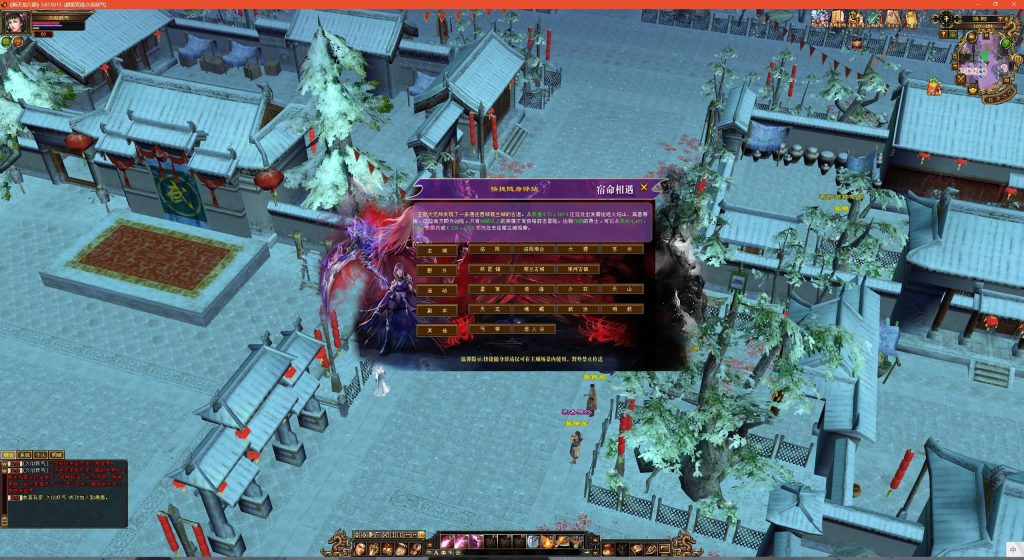
Task: Select the 野外 category button
Action: [437, 270]
